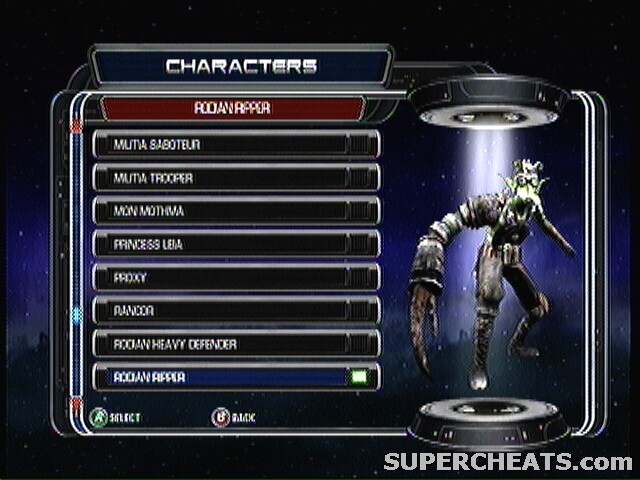The height and width of the screenshot is (480, 640).
Task: Select the Rancor character
Action: [236, 310]
